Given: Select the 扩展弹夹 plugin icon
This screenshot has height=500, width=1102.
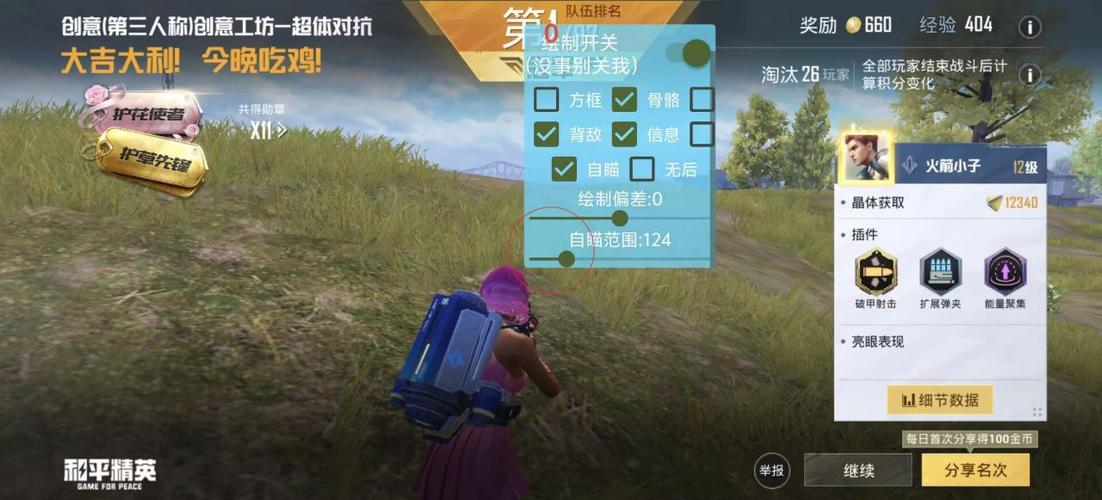Looking at the screenshot, I should click(940, 272).
